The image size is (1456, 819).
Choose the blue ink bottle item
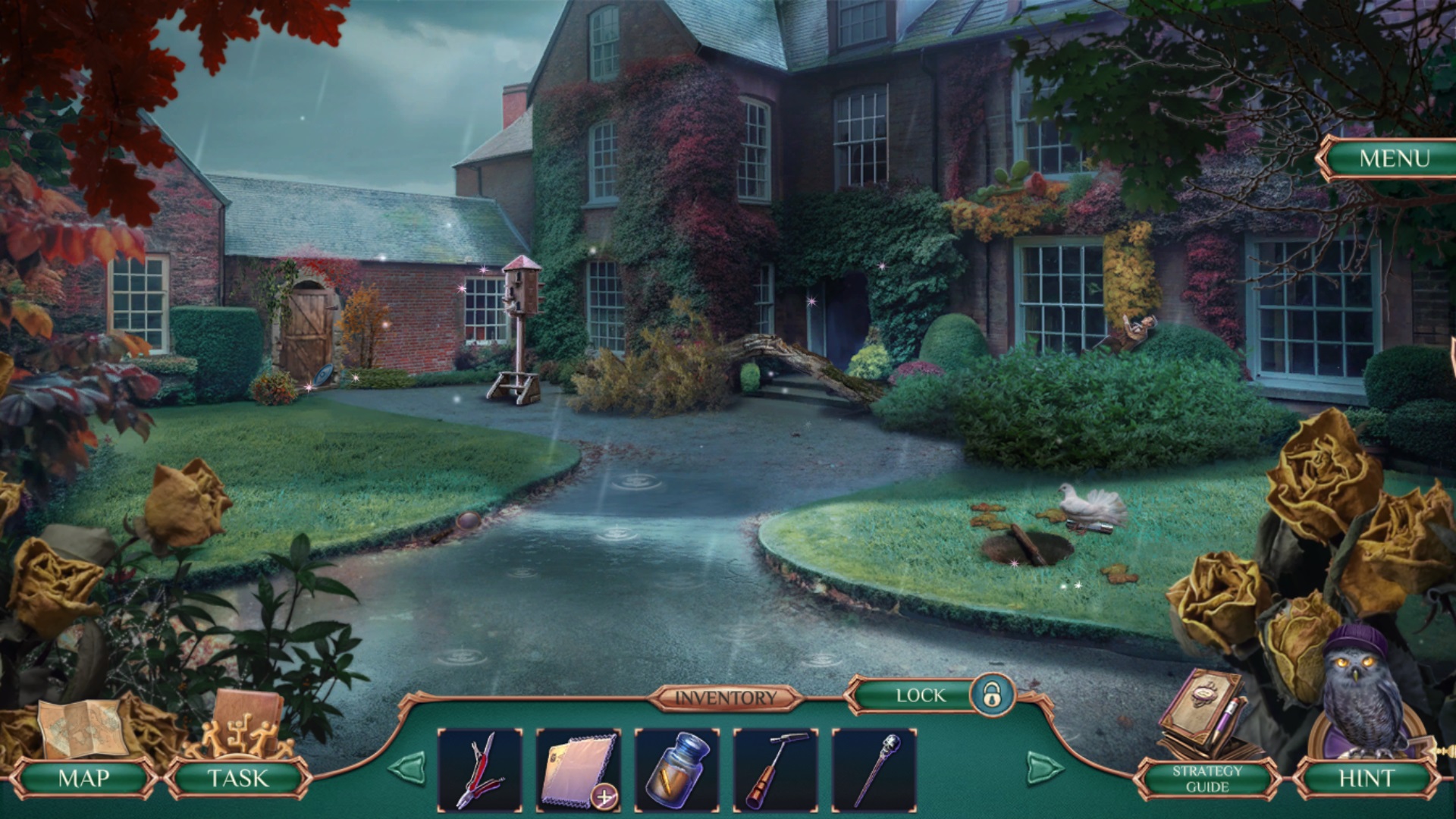[676, 770]
